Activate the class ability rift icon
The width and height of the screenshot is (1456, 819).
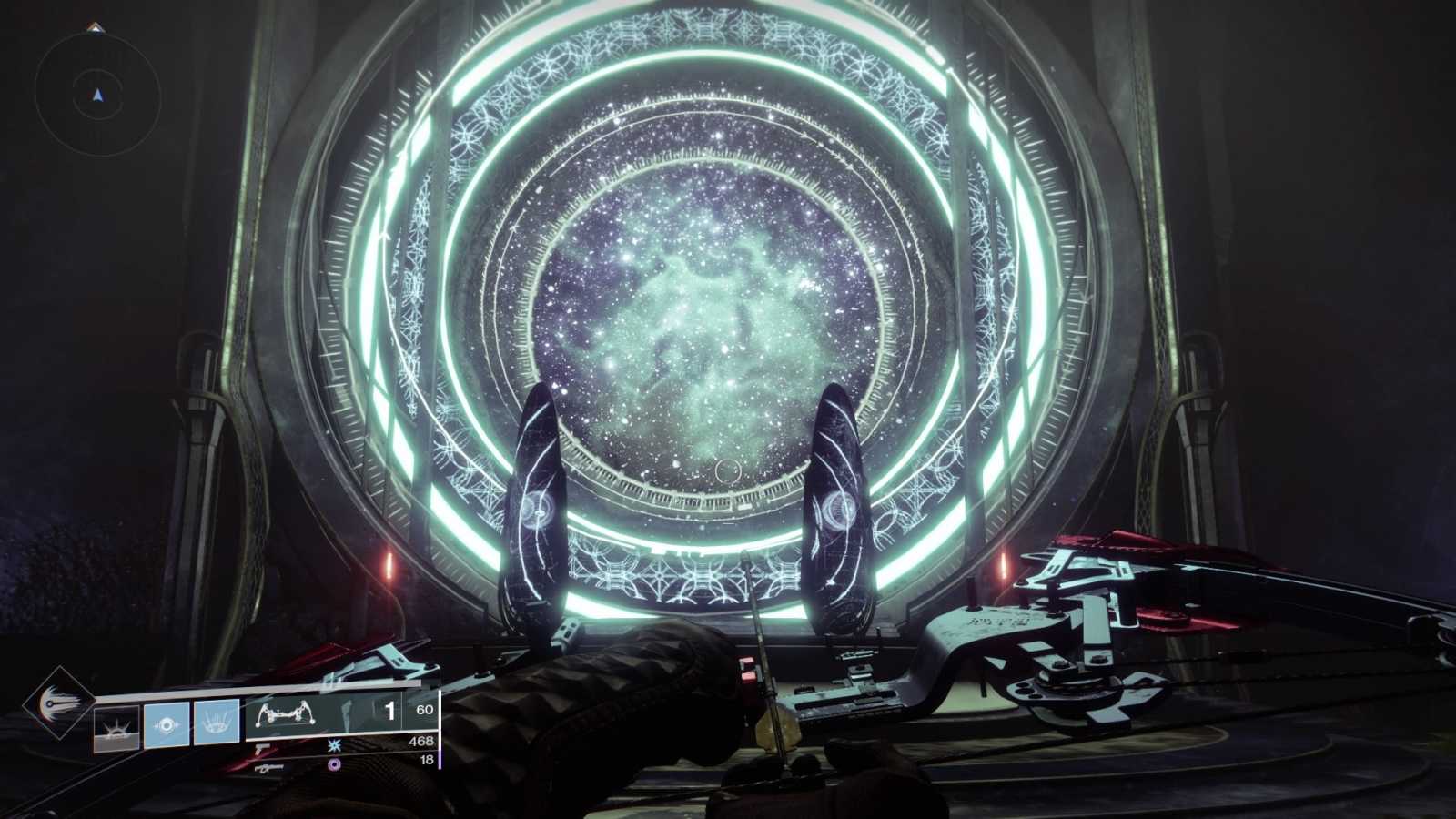click(x=217, y=724)
